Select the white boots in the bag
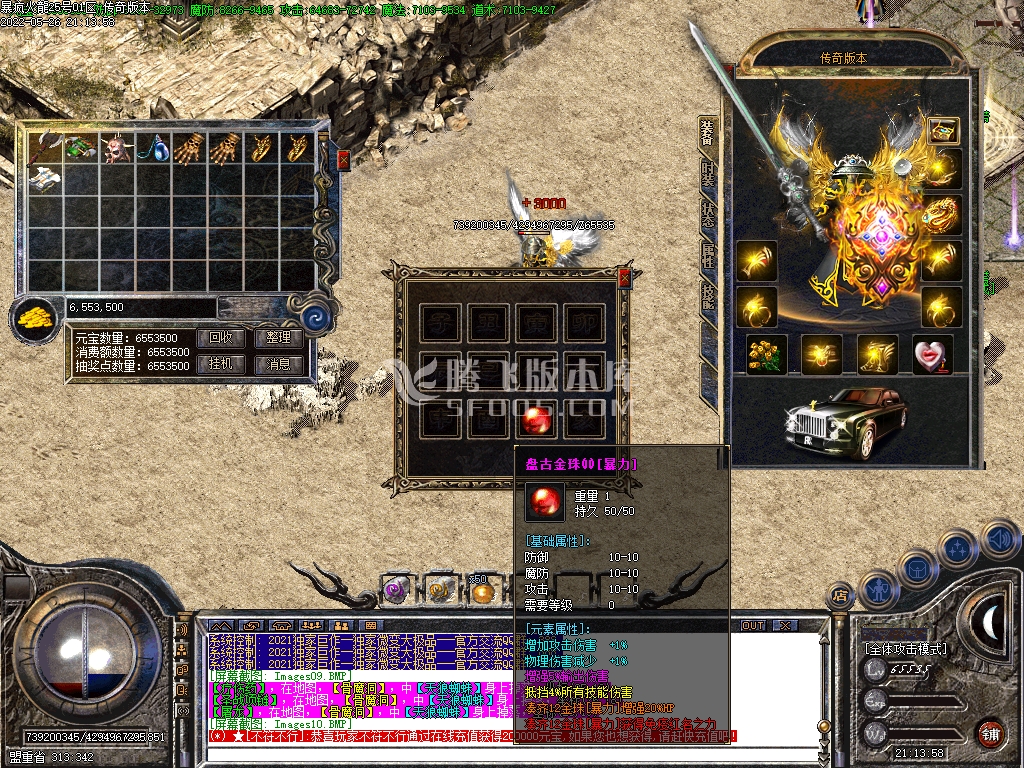This screenshot has height=768, width=1024. point(44,179)
